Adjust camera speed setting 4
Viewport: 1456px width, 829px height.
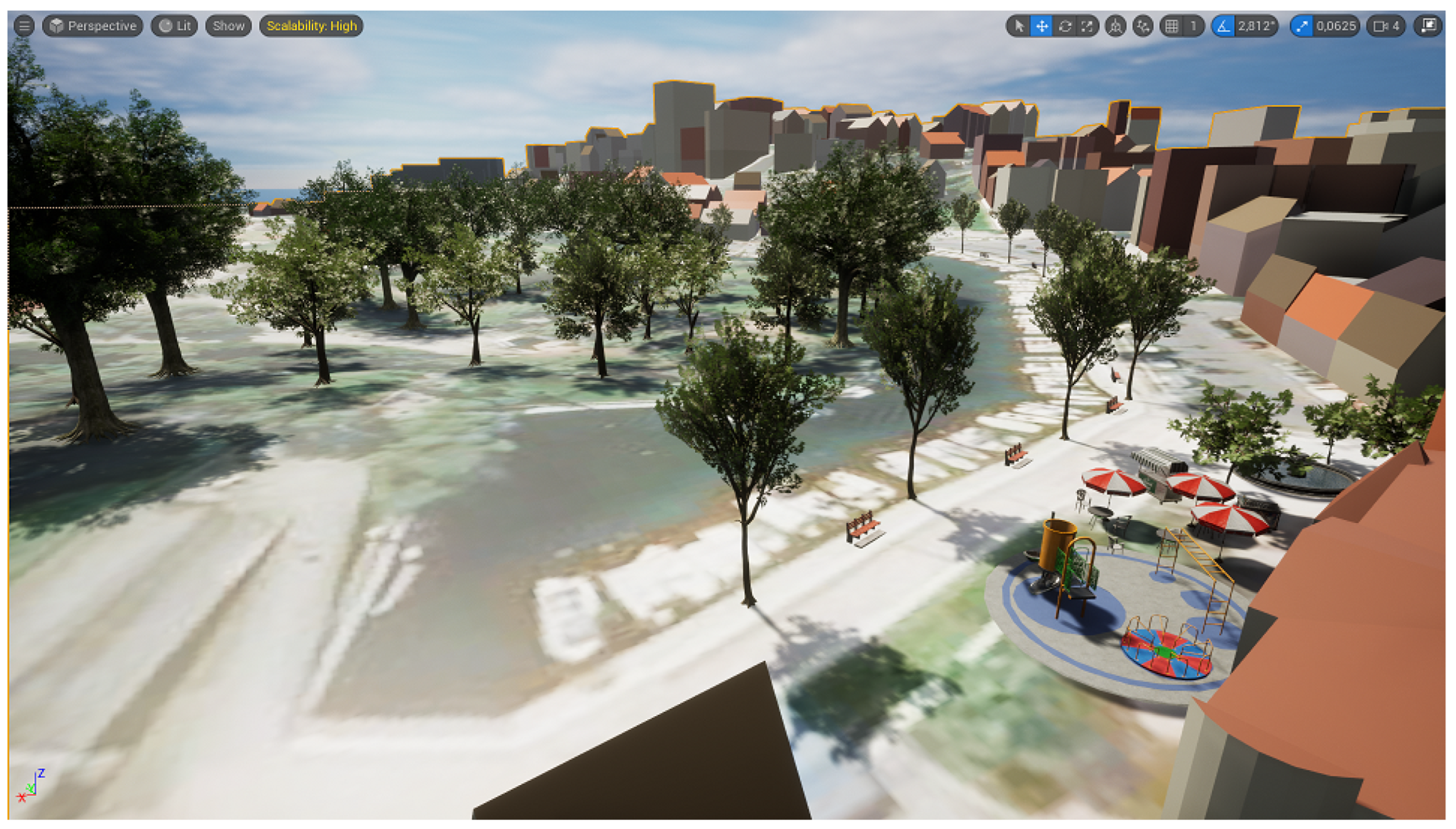click(1386, 26)
